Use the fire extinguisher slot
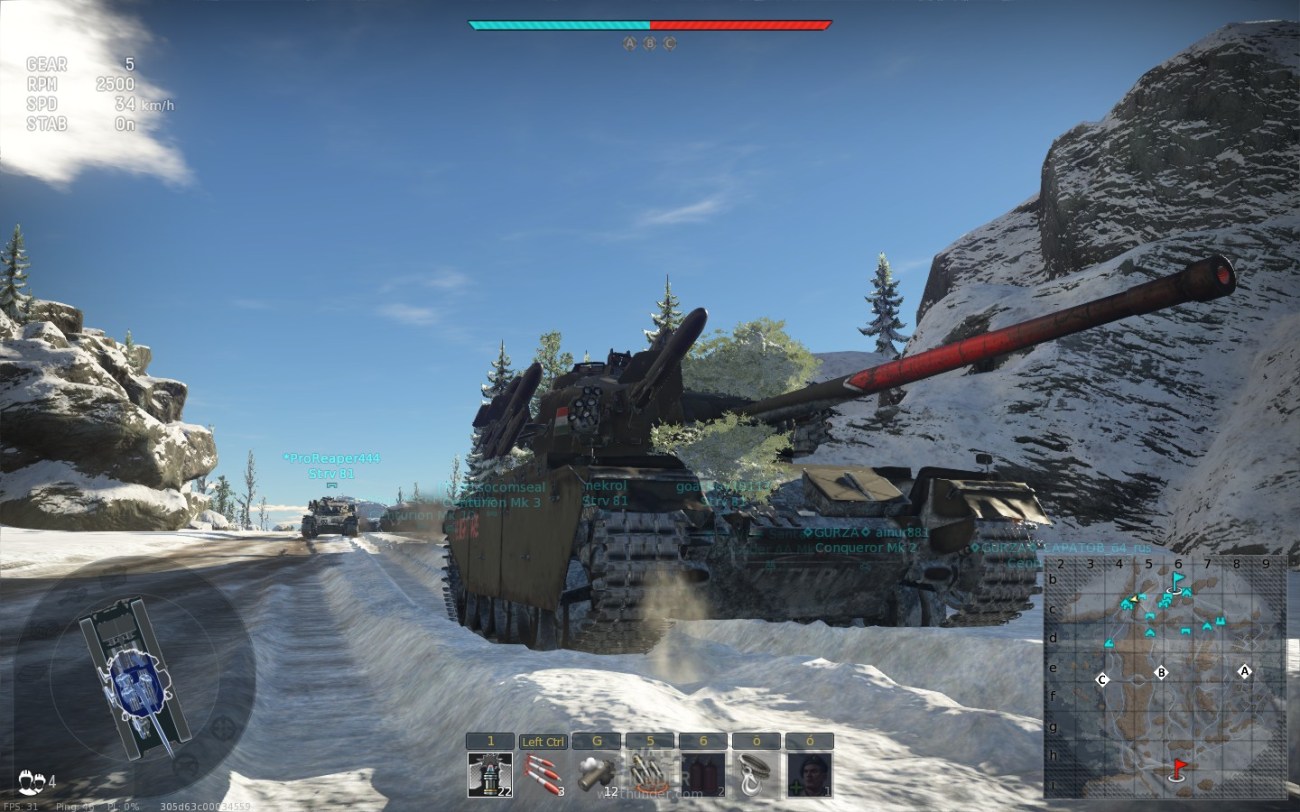This screenshot has height=812, width=1300. pyautogui.click(x=702, y=773)
